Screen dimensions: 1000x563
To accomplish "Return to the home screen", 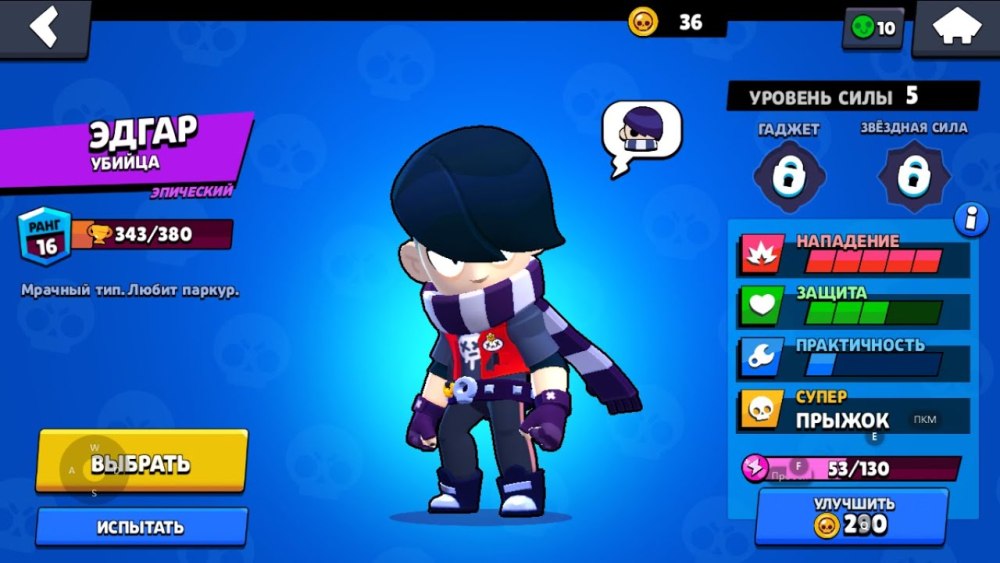I will [x=954, y=28].
